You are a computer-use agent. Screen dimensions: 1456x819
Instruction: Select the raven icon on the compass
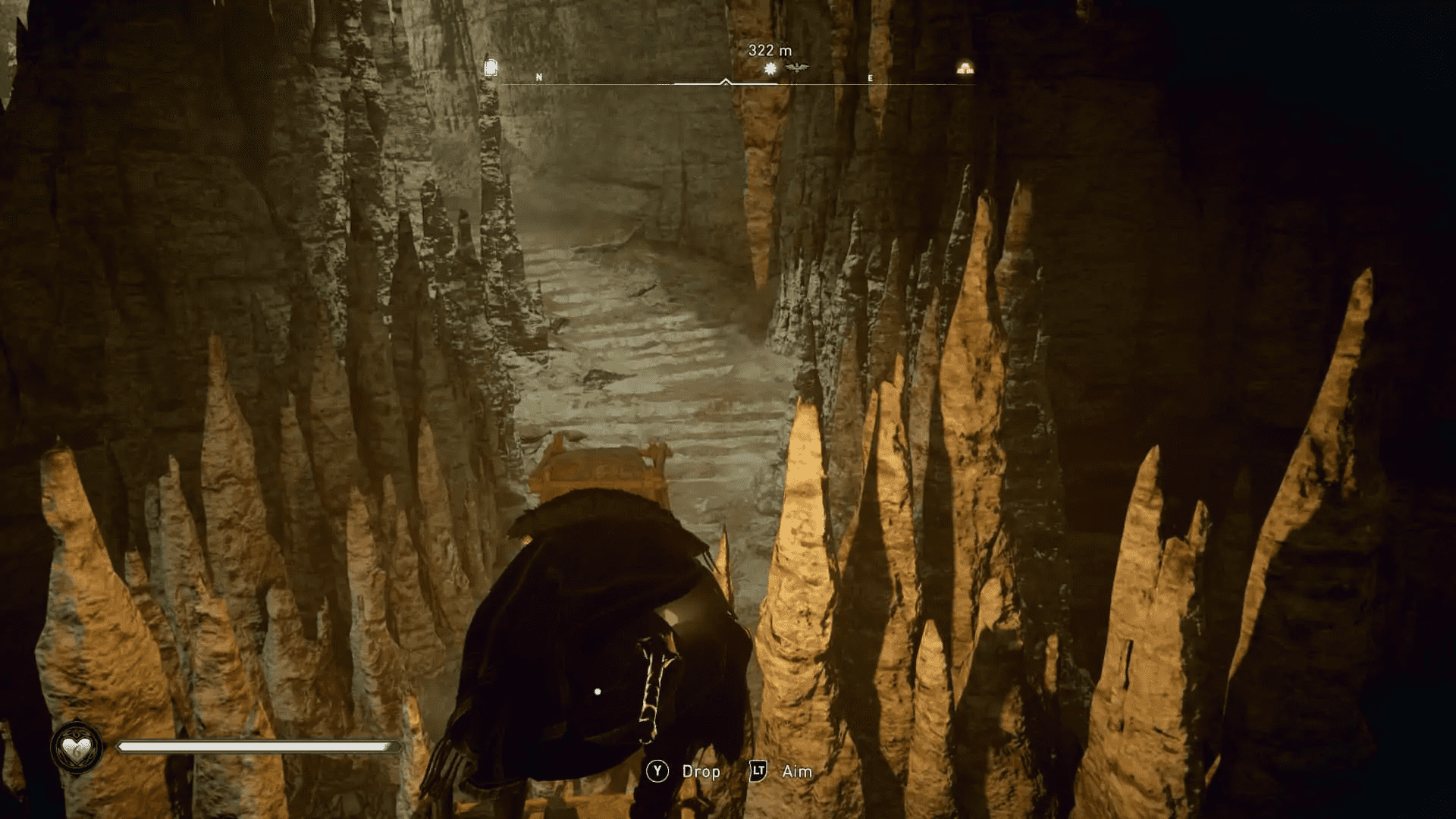(x=796, y=67)
